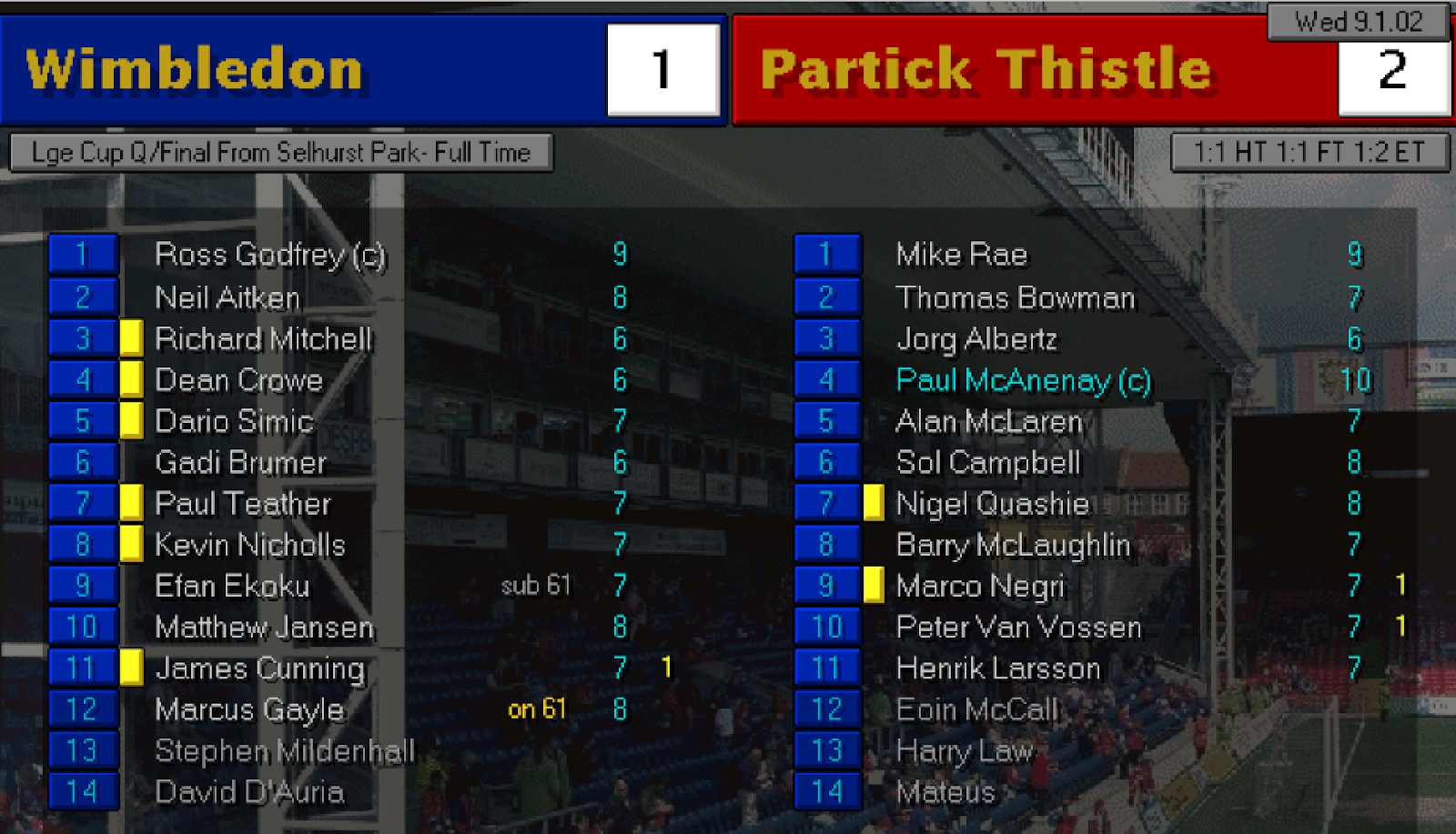Select the number 14 square for Mateus
Viewport: 1456px width, 834px height.
point(825,792)
